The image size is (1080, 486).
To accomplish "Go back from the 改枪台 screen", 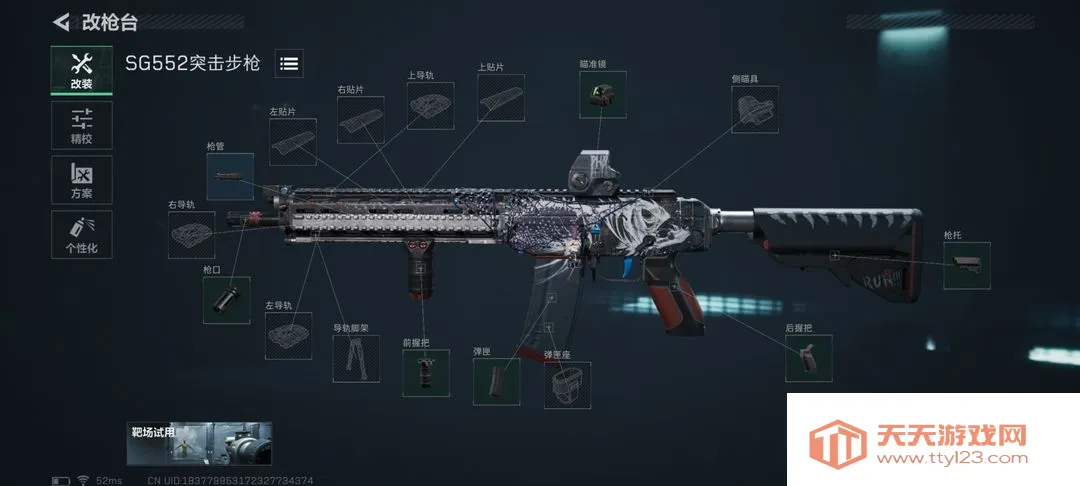I will (62, 22).
